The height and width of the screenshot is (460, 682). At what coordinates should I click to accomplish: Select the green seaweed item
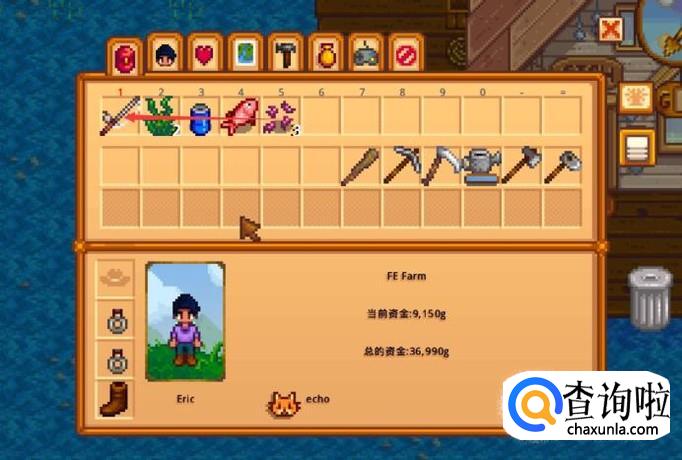[160, 120]
